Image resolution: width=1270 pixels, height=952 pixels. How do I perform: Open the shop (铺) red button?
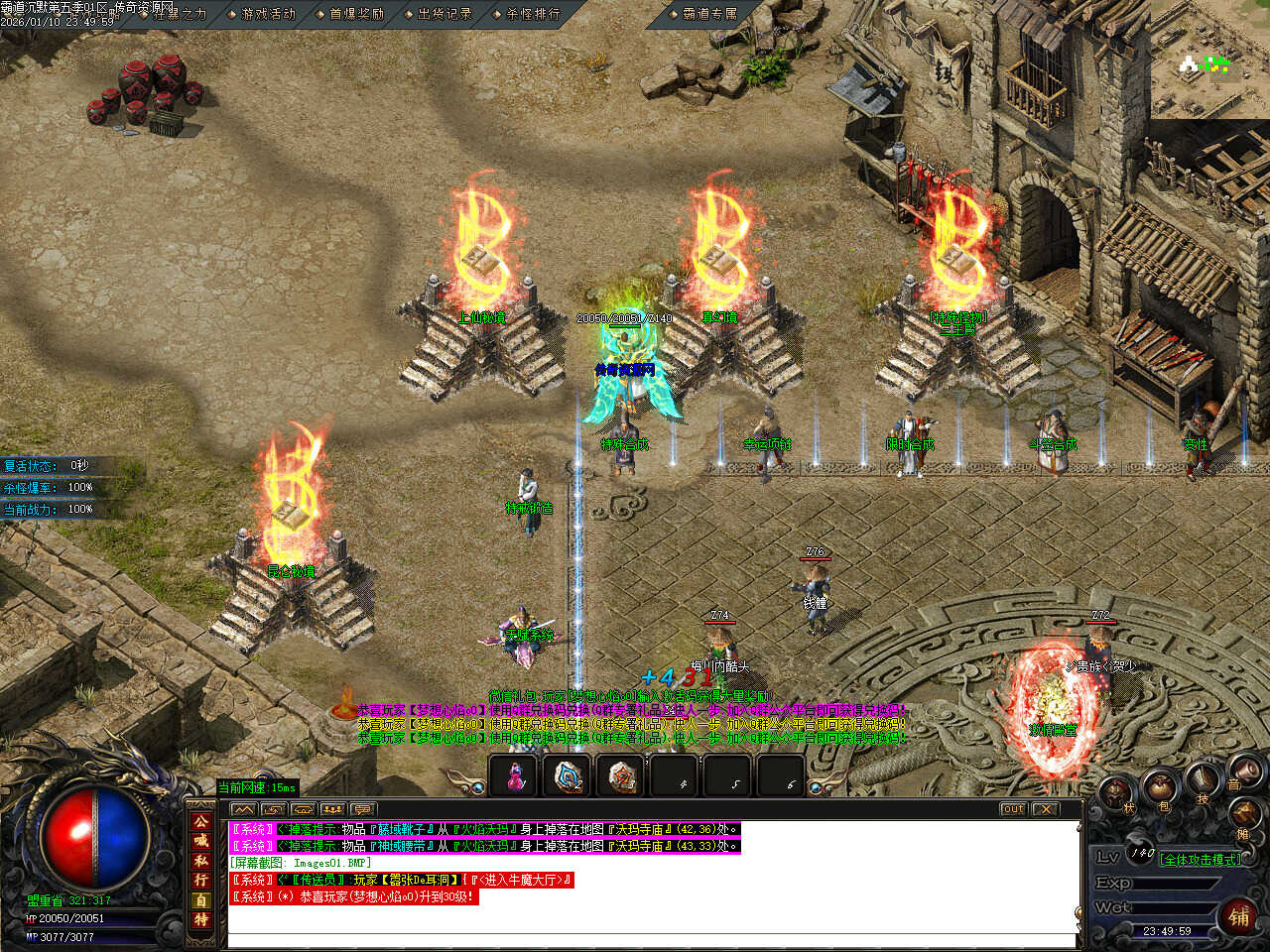pos(1239,916)
